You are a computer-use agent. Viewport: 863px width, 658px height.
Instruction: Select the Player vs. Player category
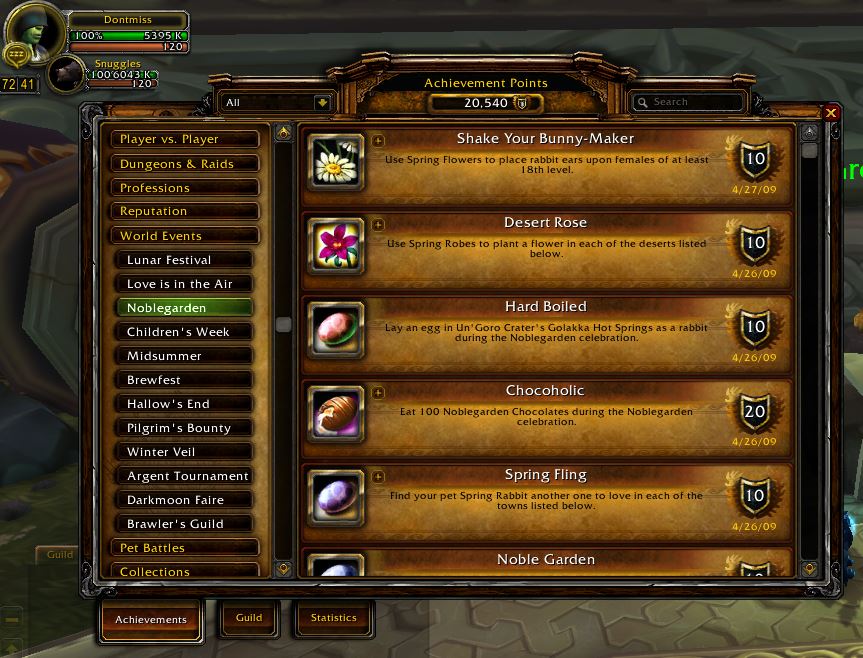185,139
